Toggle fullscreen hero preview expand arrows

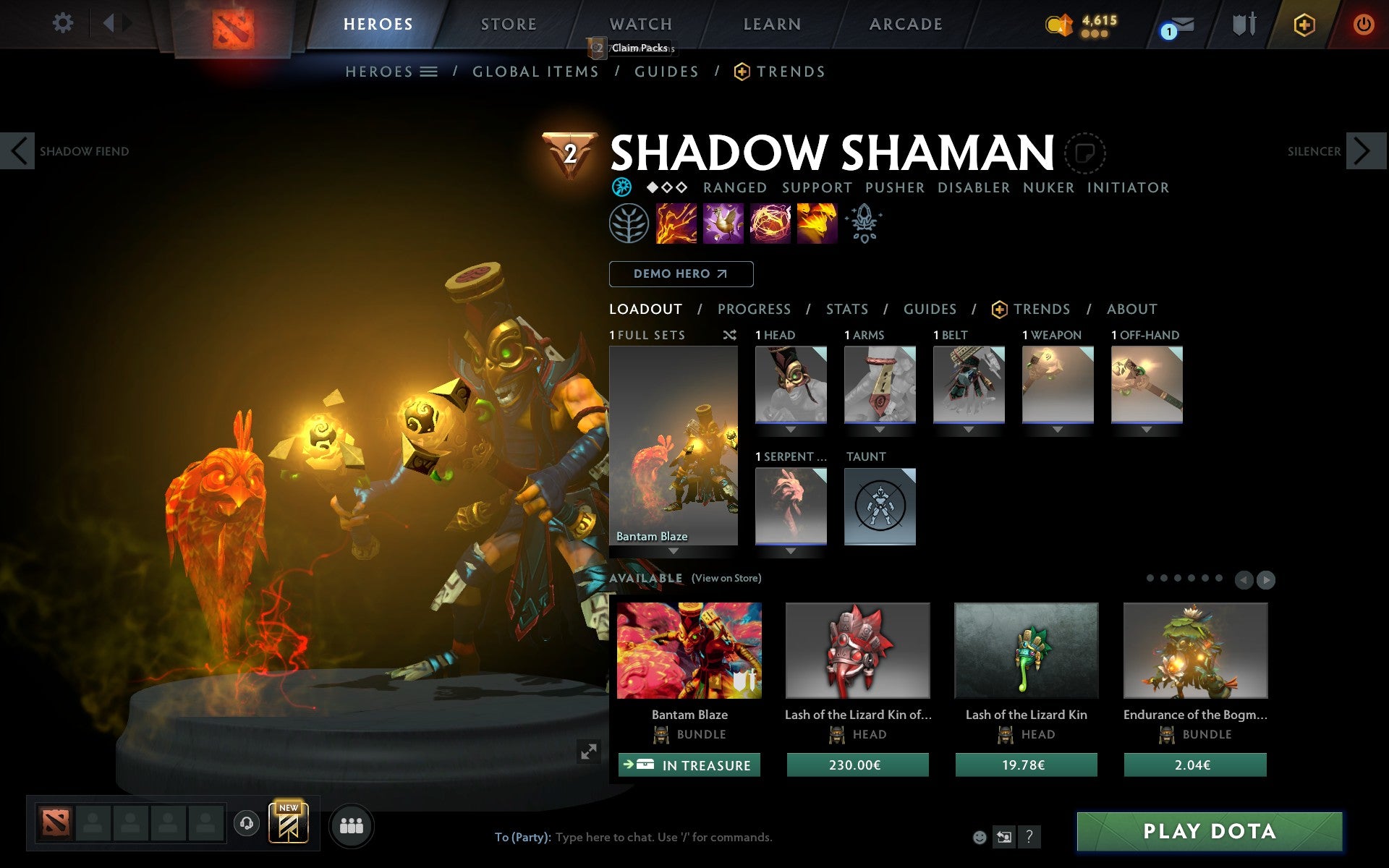pos(590,752)
